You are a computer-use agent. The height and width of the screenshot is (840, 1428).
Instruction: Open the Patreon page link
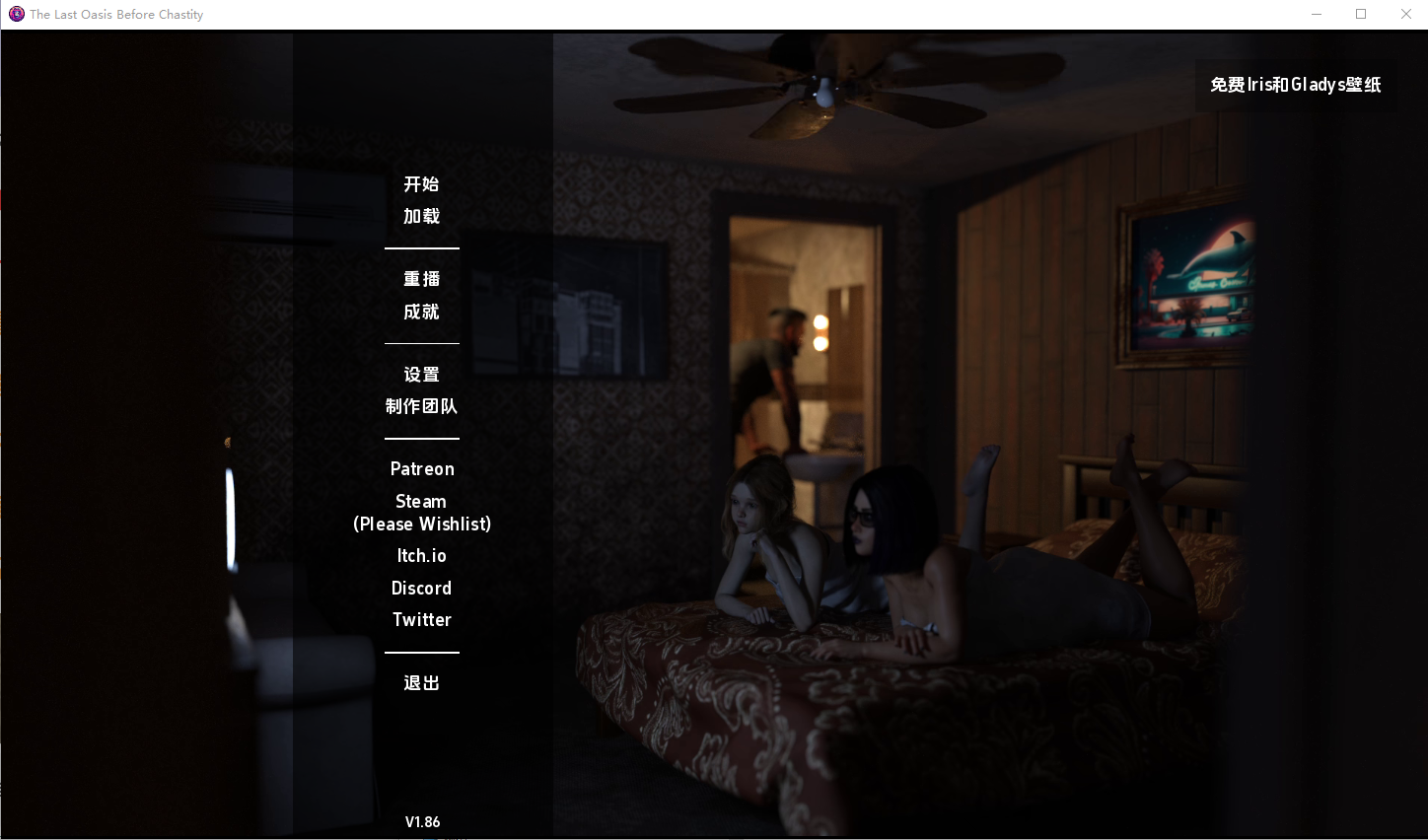(421, 468)
